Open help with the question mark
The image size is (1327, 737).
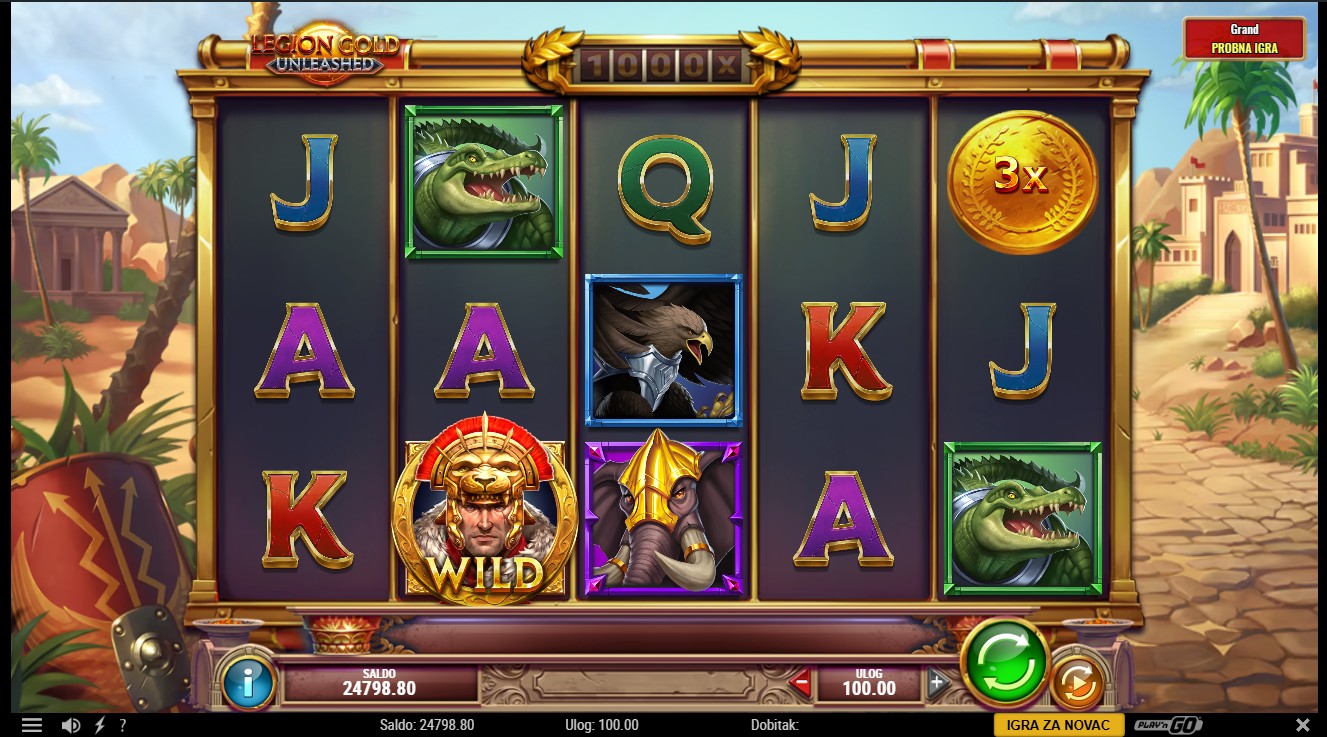[123, 725]
